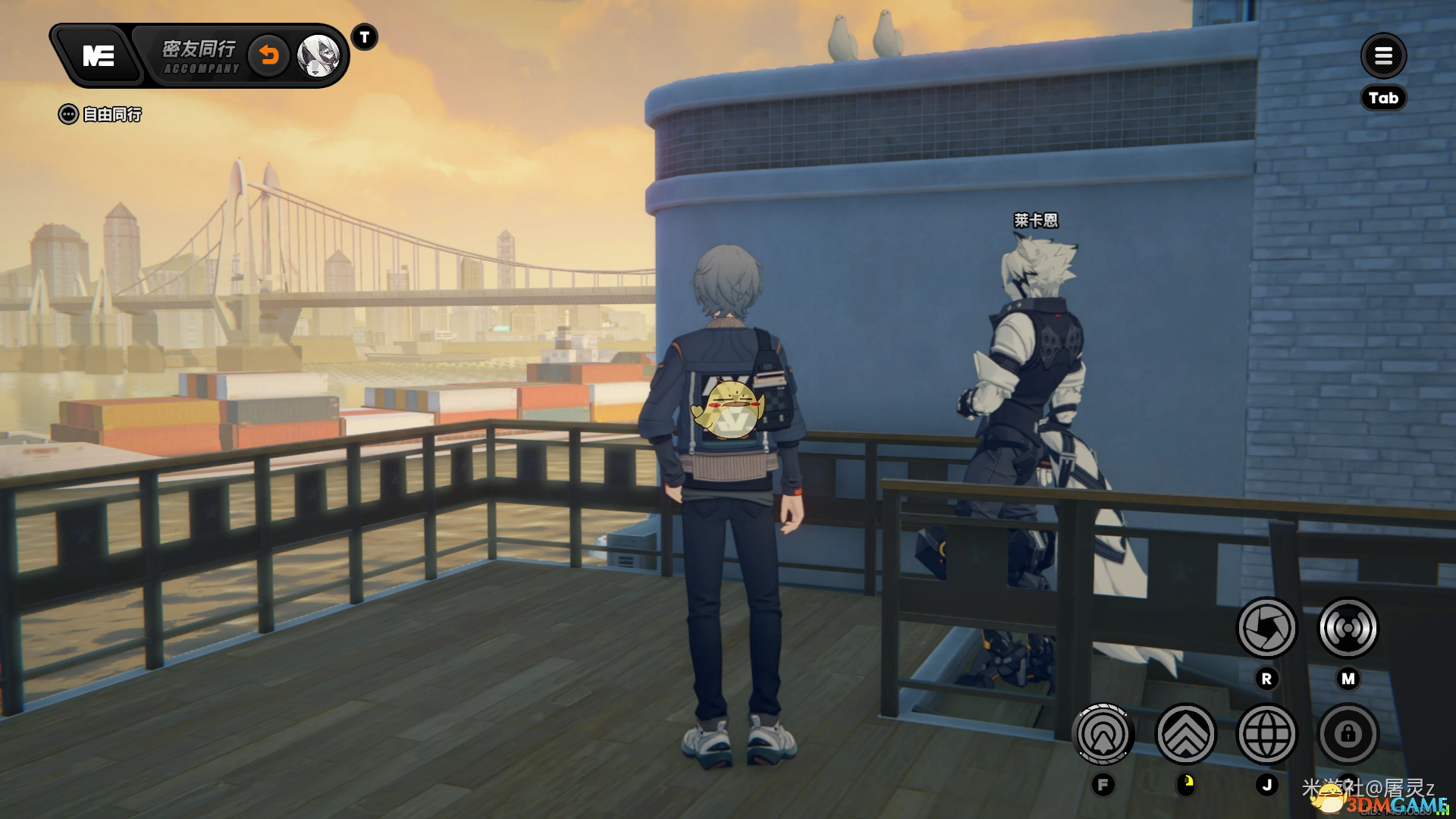1456x819 pixels.
Task: Open the globe icon
Action: click(1266, 734)
